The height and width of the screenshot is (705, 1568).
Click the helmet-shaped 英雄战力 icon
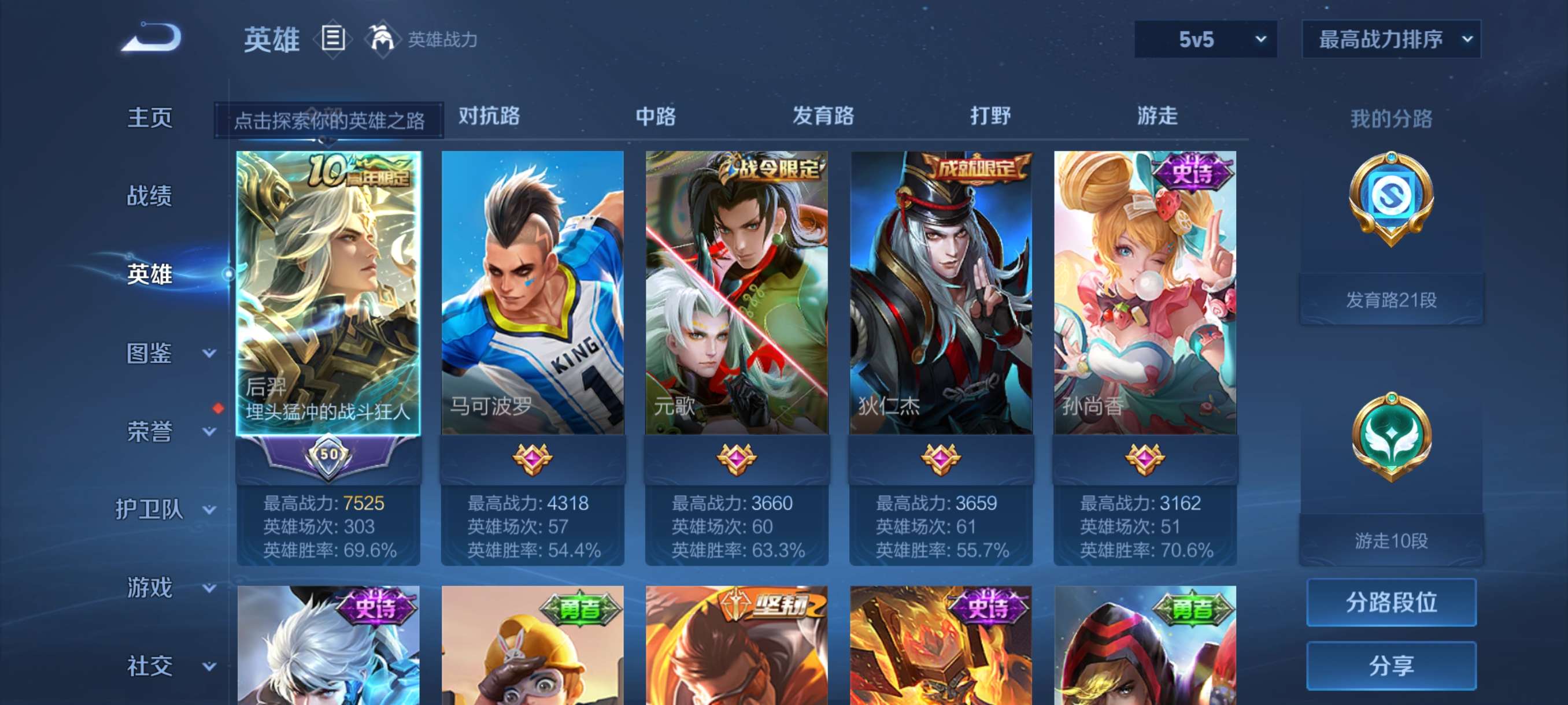383,38
